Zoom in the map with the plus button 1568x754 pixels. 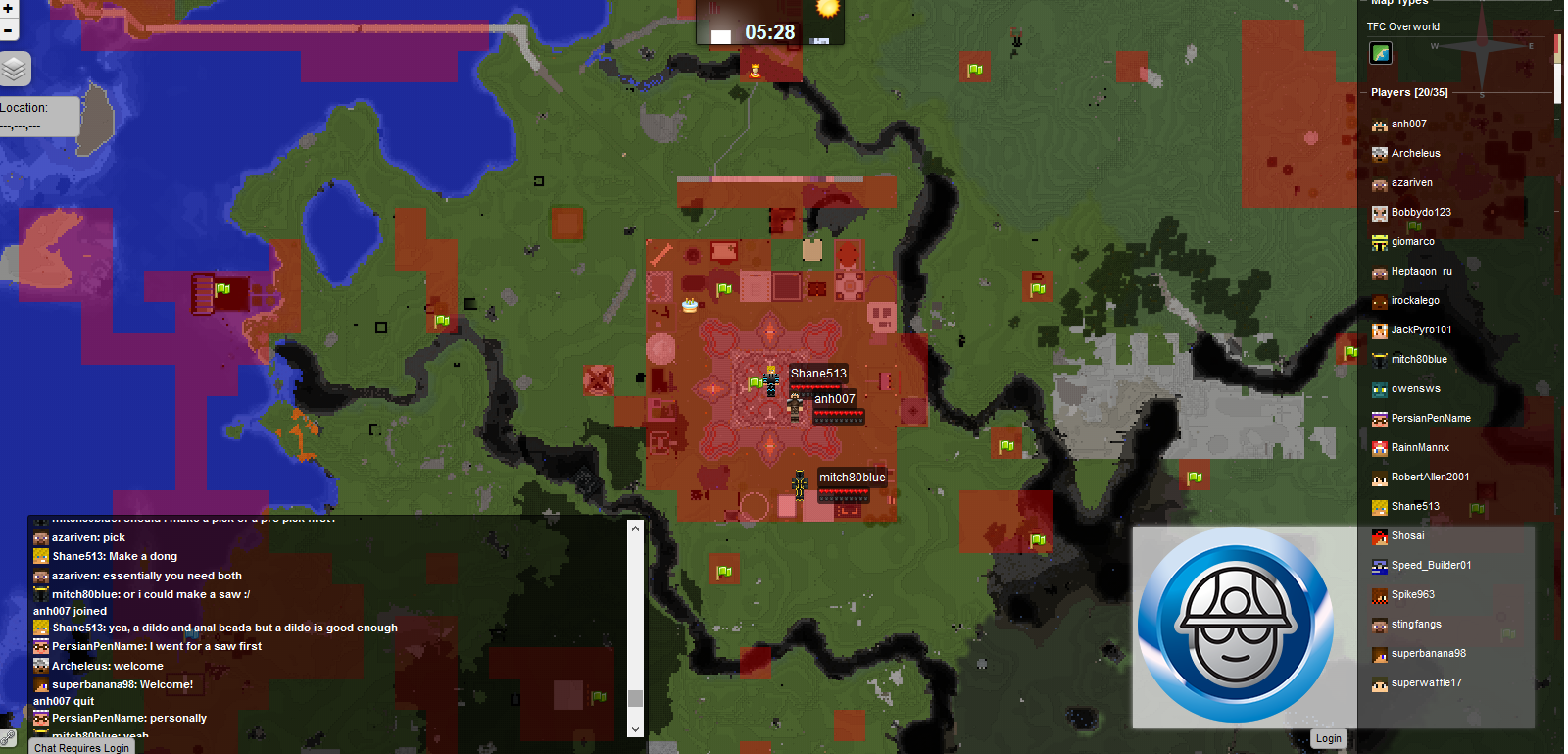[x=8, y=9]
